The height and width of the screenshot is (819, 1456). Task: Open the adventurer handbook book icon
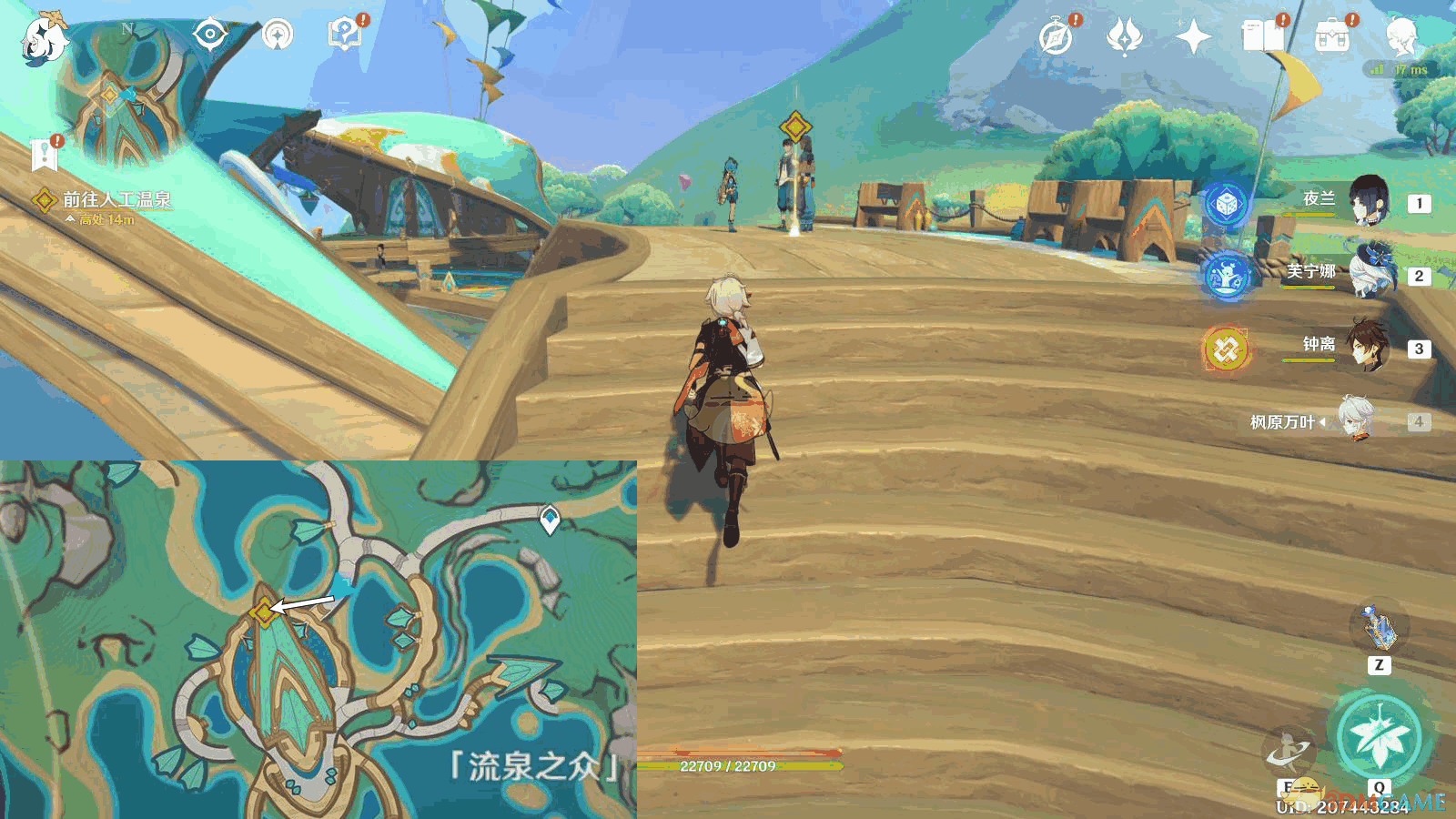pyautogui.click(x=1262, y=37)
